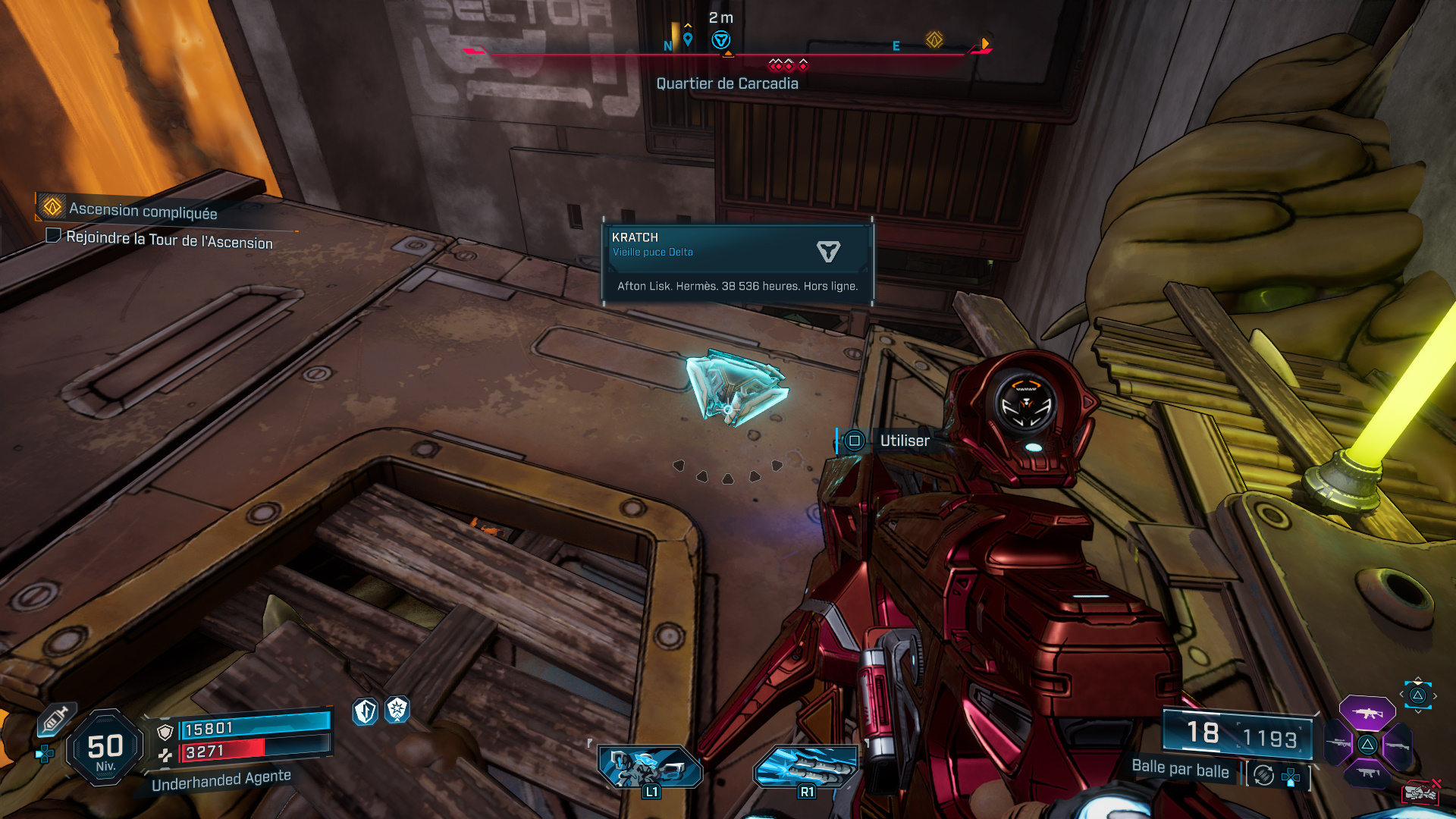This screenshot has height=819, width=1456.
Task: Switch to the shotgun weapon slot
Action: coord(1397,745)
